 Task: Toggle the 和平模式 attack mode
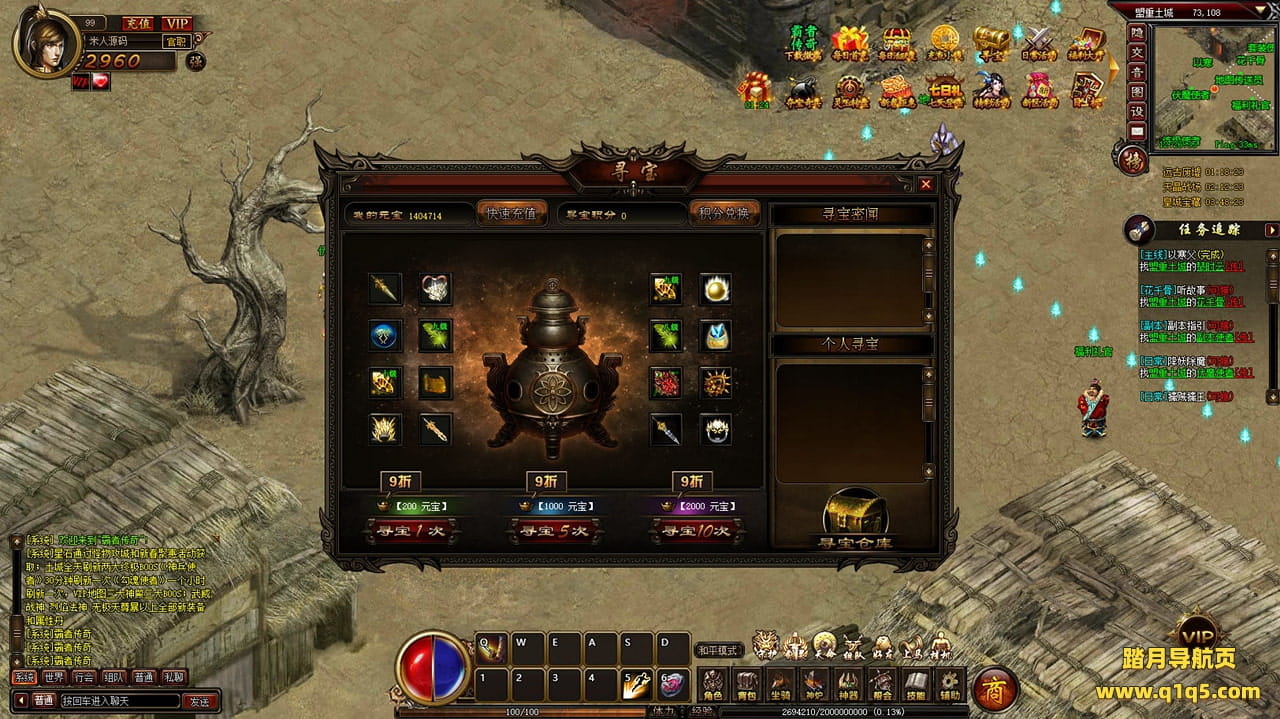[718, 650]
